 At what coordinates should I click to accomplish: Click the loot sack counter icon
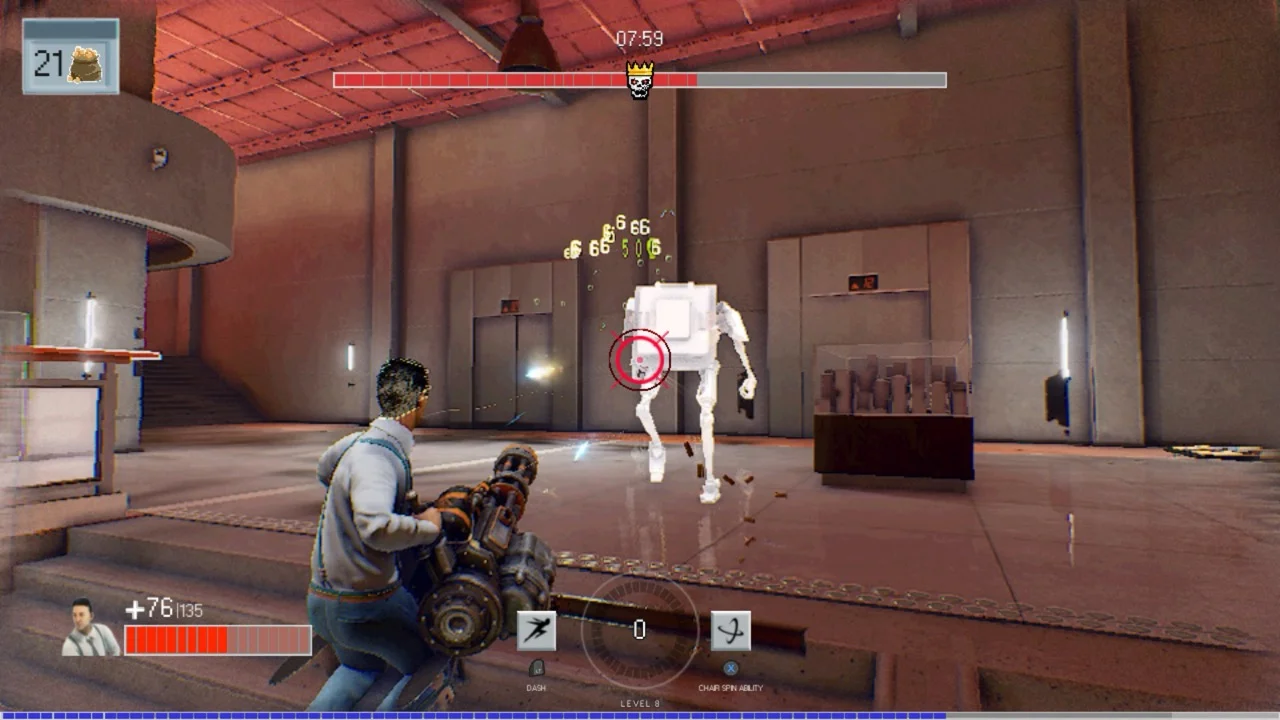84,65
